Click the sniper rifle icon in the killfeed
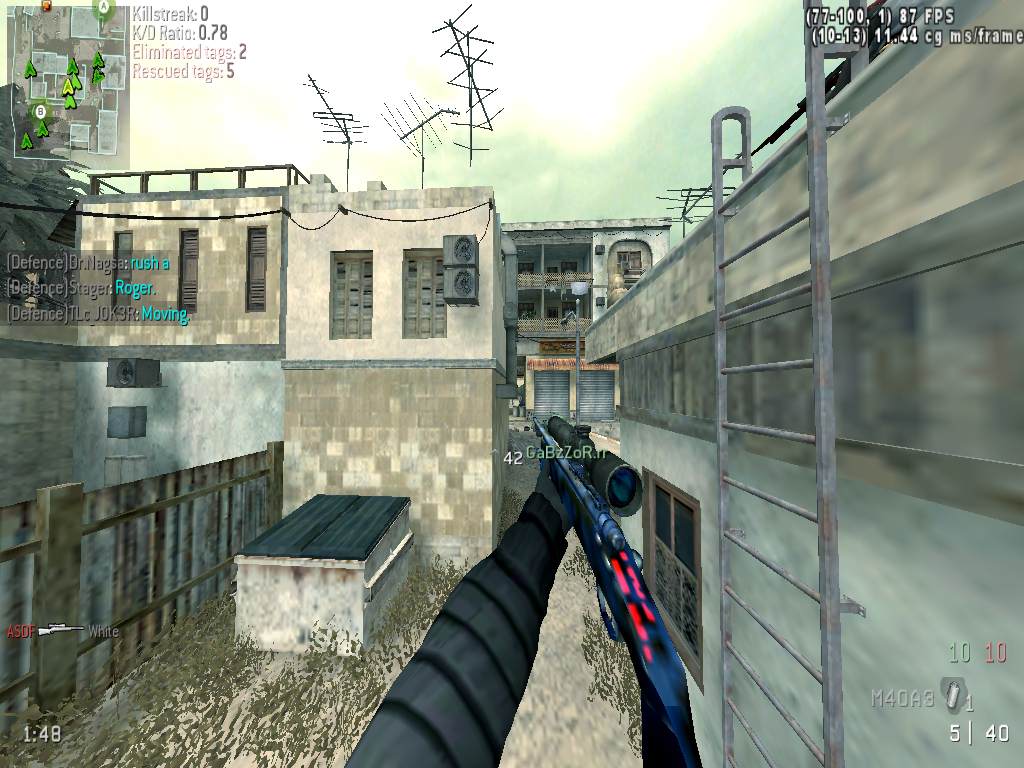The width and height of the screenshot is (1024, 768). coord(61,630)
